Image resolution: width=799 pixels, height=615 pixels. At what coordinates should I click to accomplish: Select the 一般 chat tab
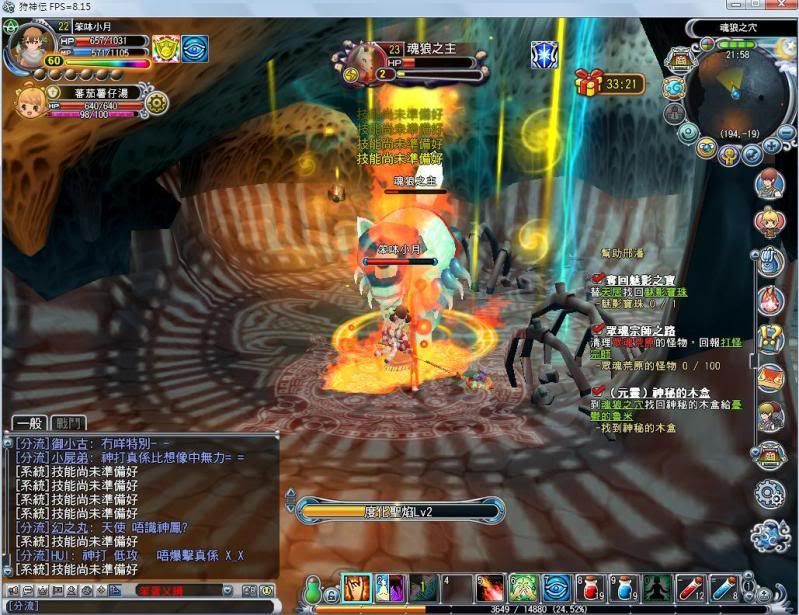(31, 423)
